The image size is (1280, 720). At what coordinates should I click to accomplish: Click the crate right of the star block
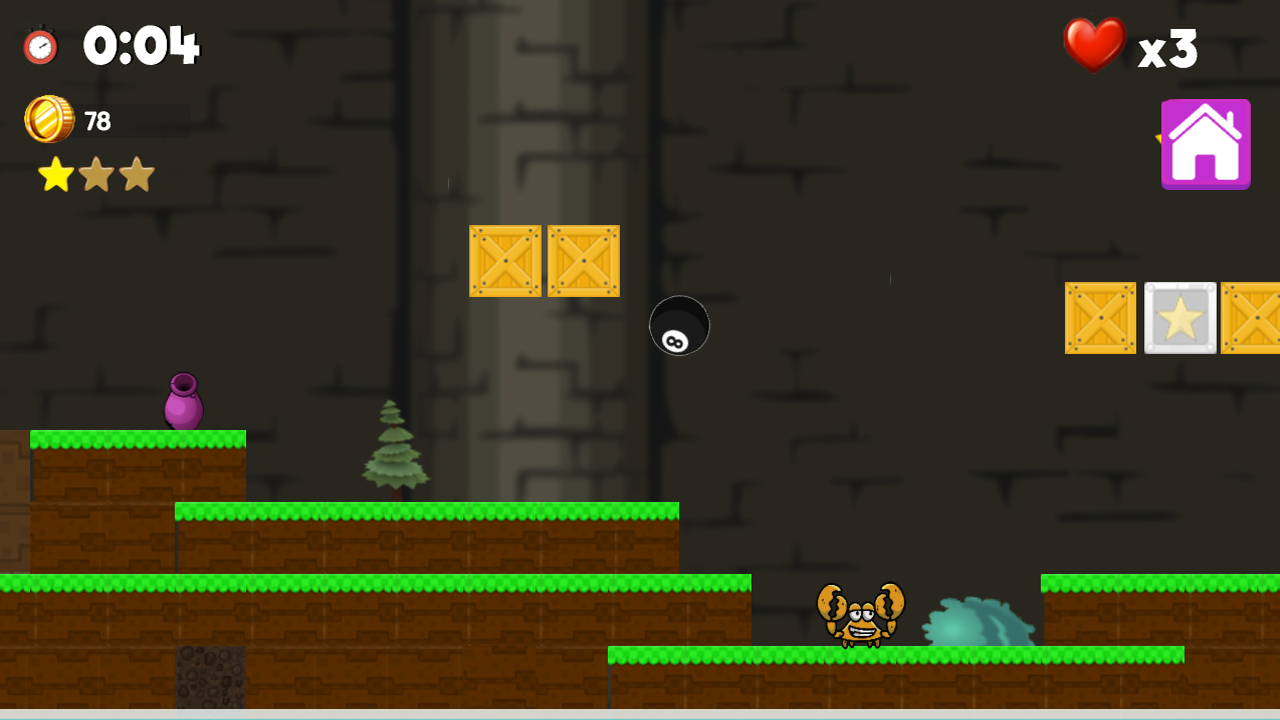click(x=1255, y=317)
